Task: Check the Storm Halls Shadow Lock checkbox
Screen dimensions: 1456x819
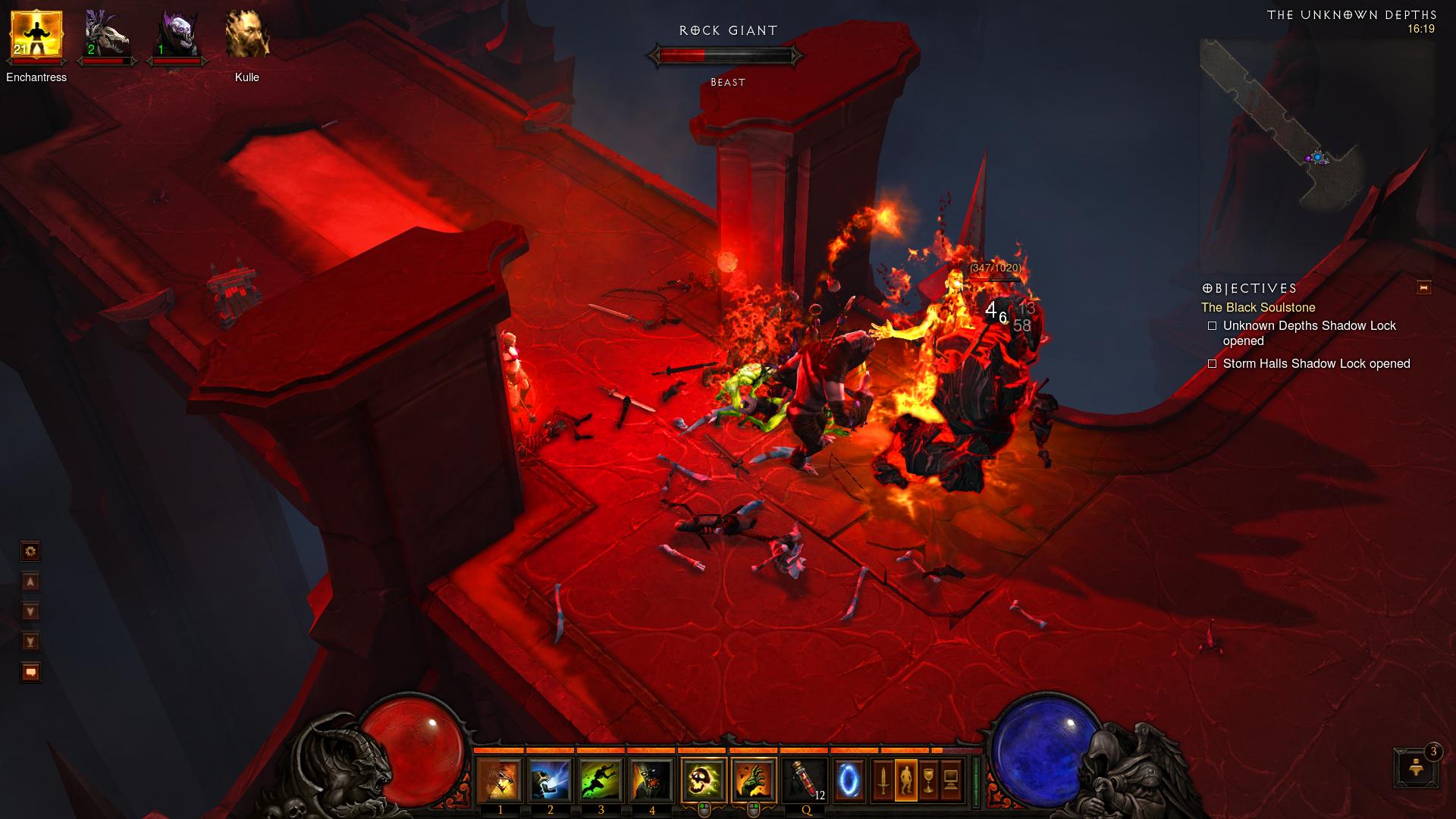Action: (x=1212, y=364)
